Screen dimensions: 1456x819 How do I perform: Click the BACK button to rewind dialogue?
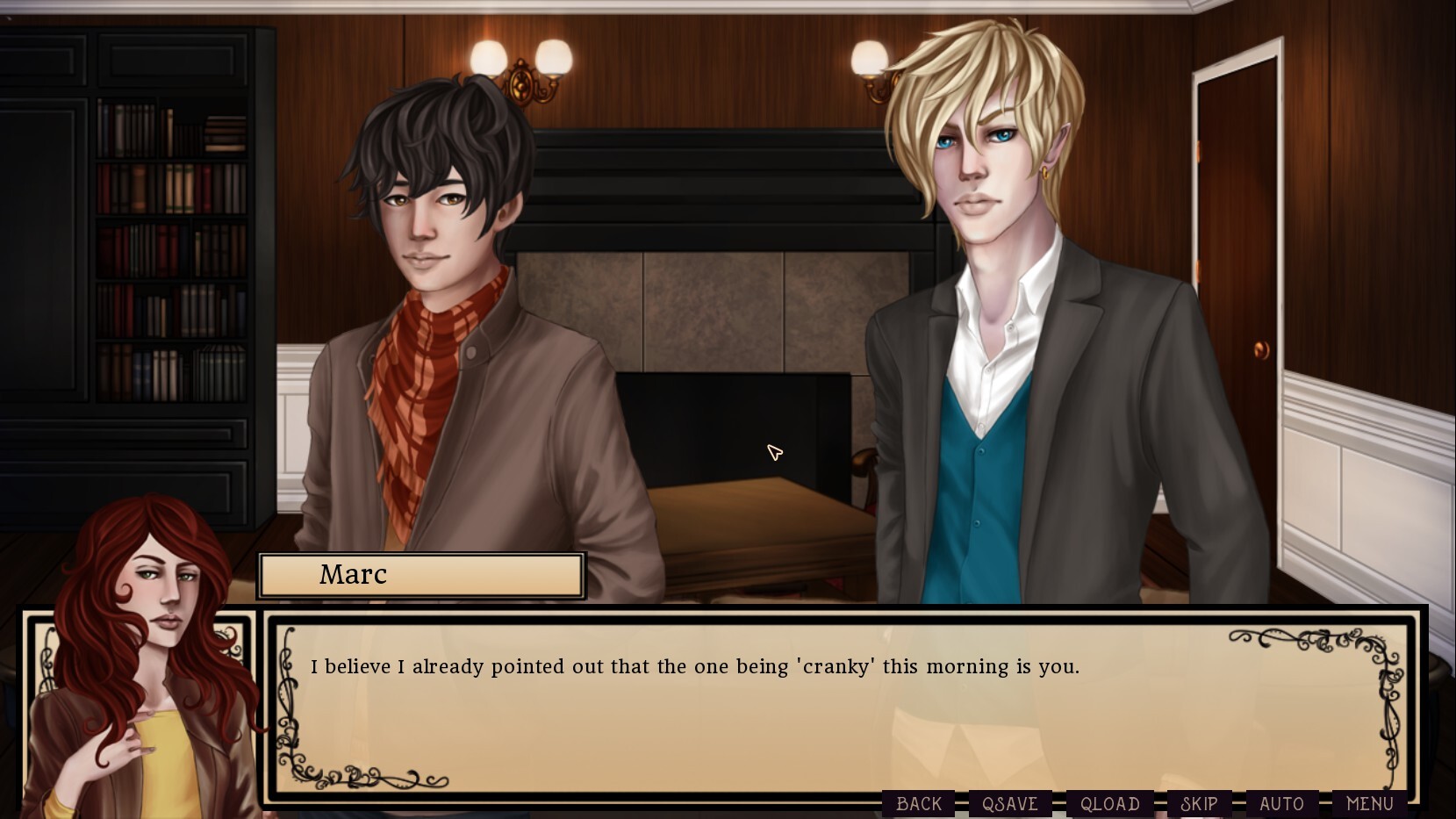pyautogui.click(x=919, y=803)
